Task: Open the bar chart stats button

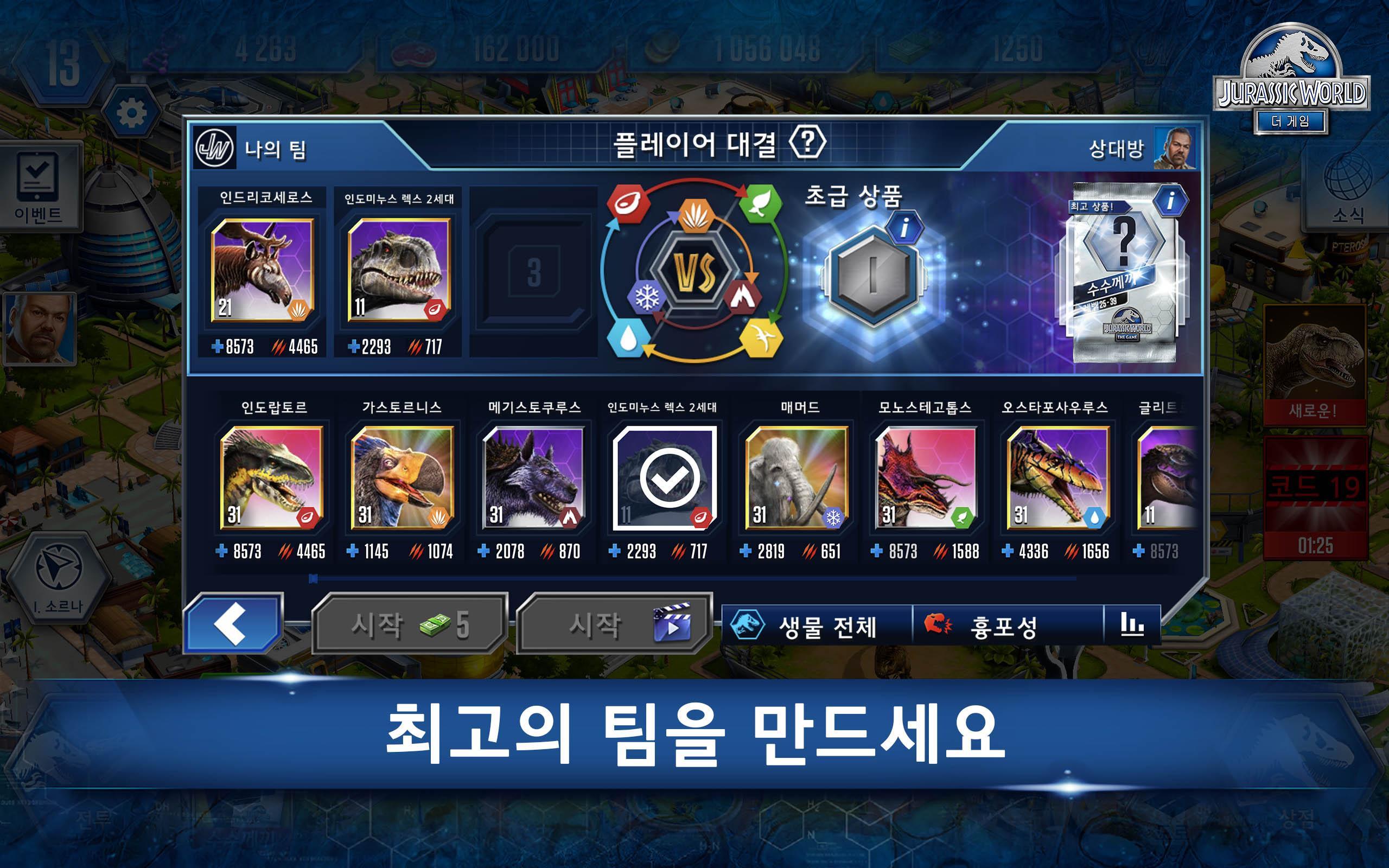Action: (x=1132, y=624)
